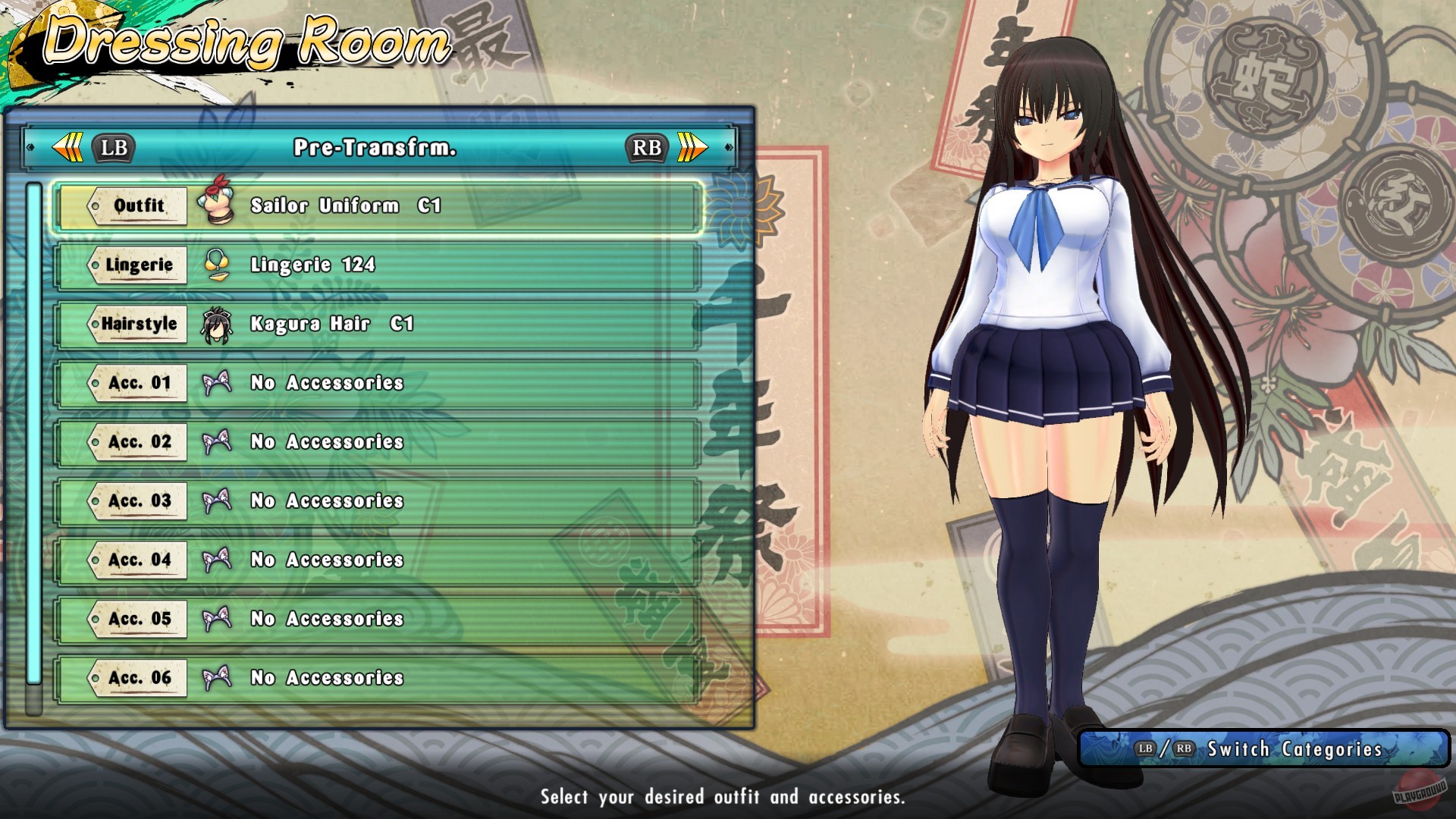The height and width of the screenshot is (819, 1456).
Task: Click the headband icon on Acc. 02 row
Action: click(218, 441)
